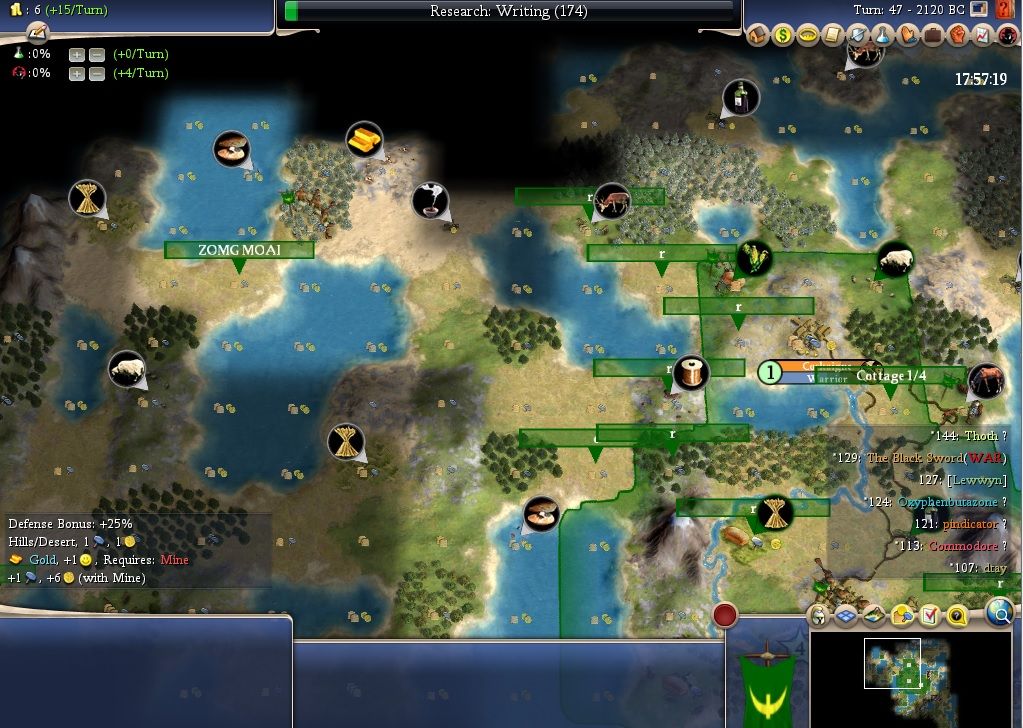Open the turn log scroll icon
The width and height of the screenshot is (1023, 728).
pyautogui.click(x=21, y=31)
